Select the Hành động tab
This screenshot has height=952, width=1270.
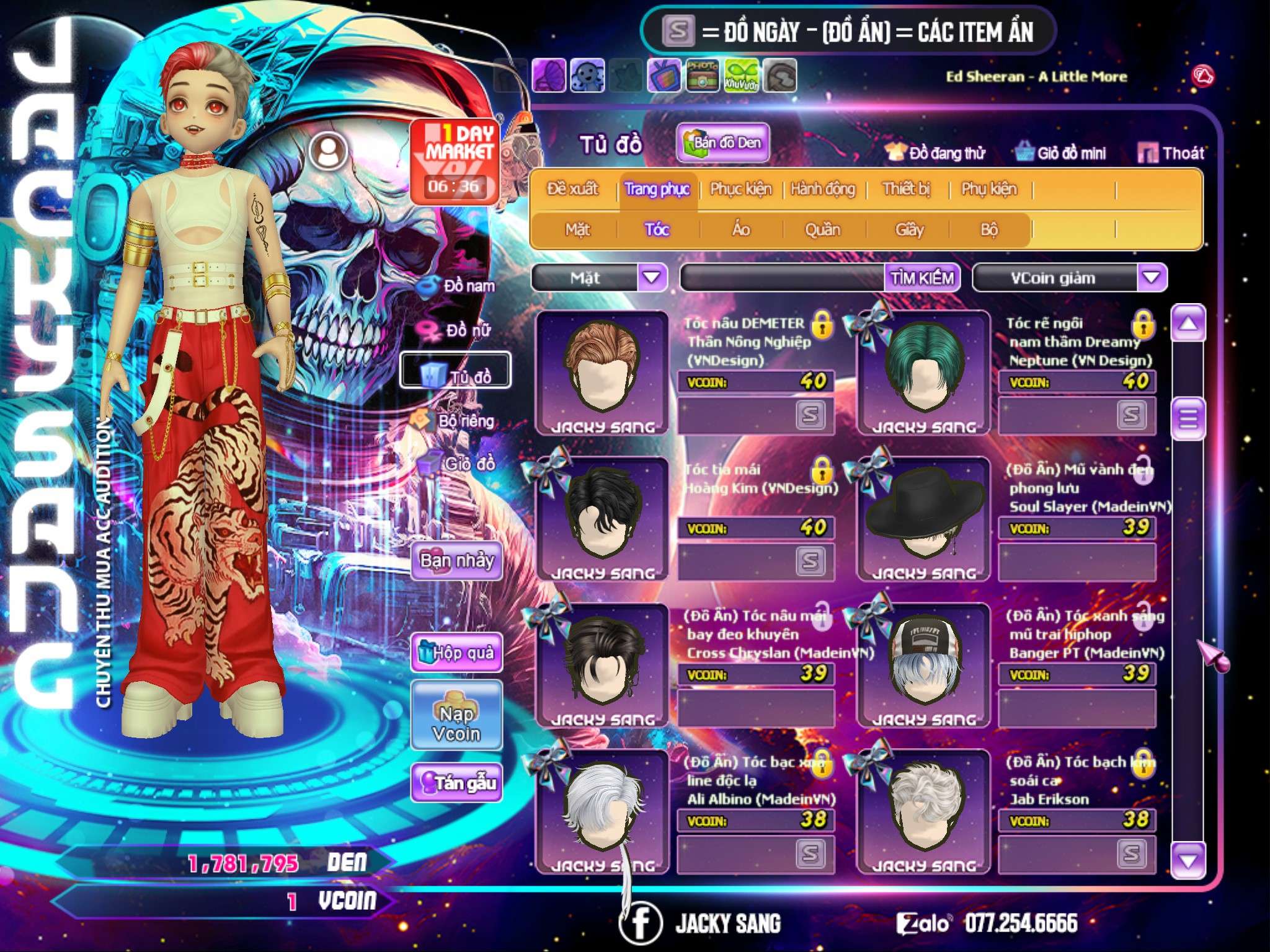click(822, 188)
